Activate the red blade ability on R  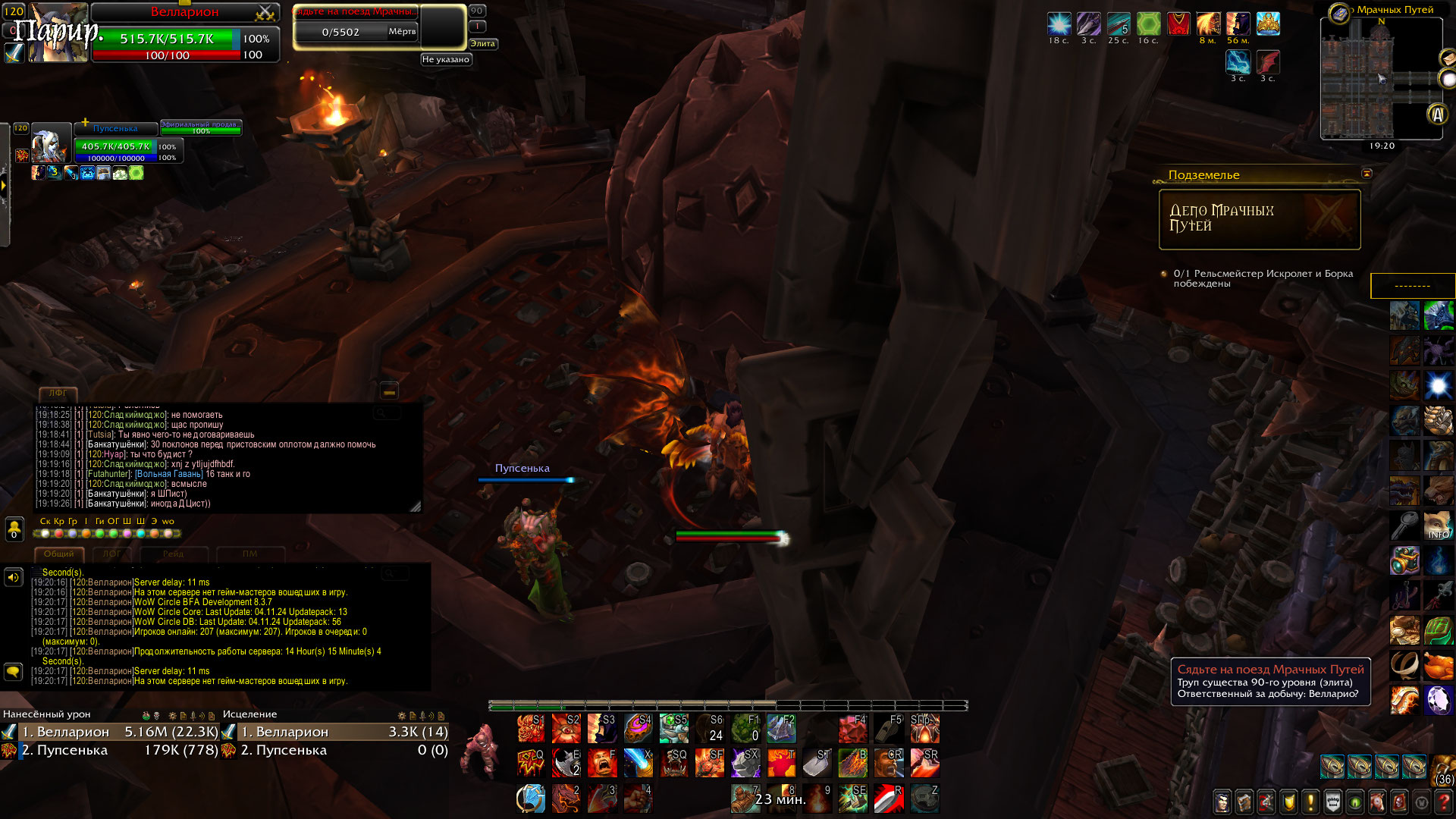pos(888,799)
